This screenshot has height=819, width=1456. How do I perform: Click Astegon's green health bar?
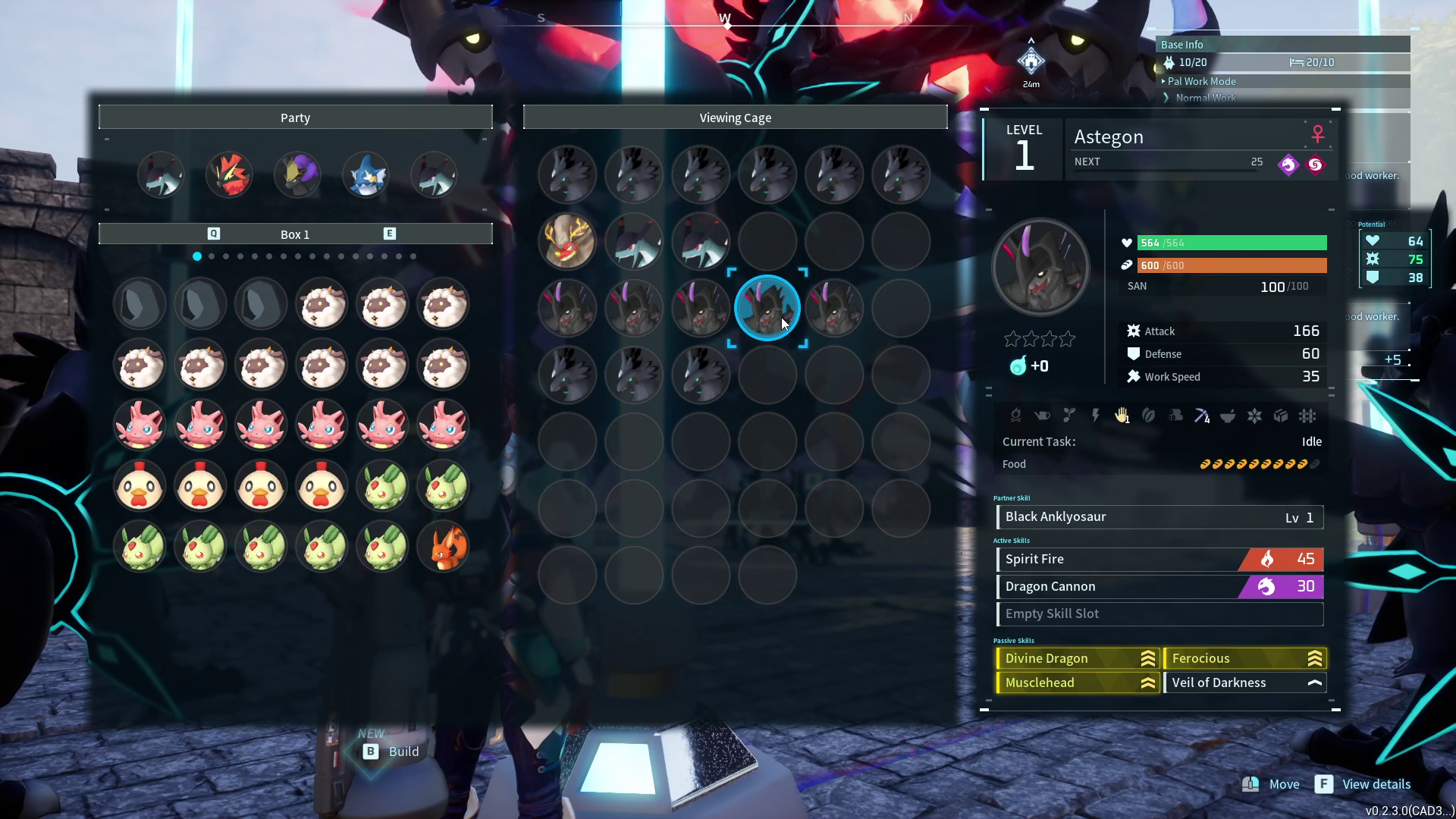pyautogui.click(x=1232, y=243)
